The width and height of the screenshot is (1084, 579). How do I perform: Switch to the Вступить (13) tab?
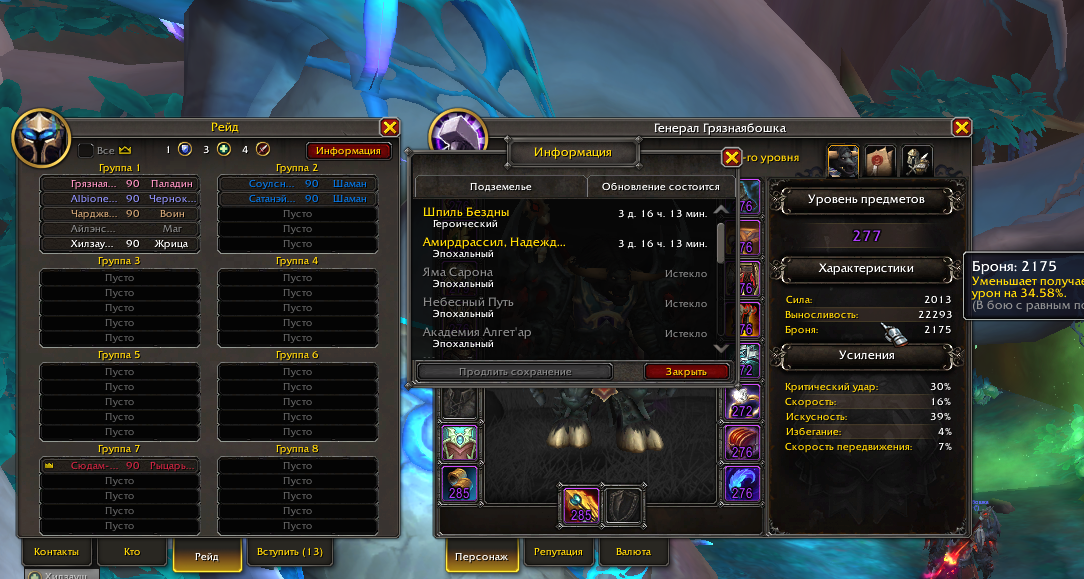[290, 552]
